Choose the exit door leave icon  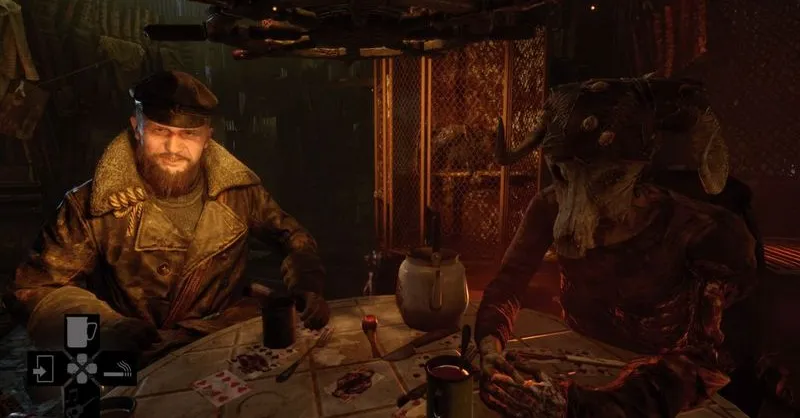click(x=44, y=368)
